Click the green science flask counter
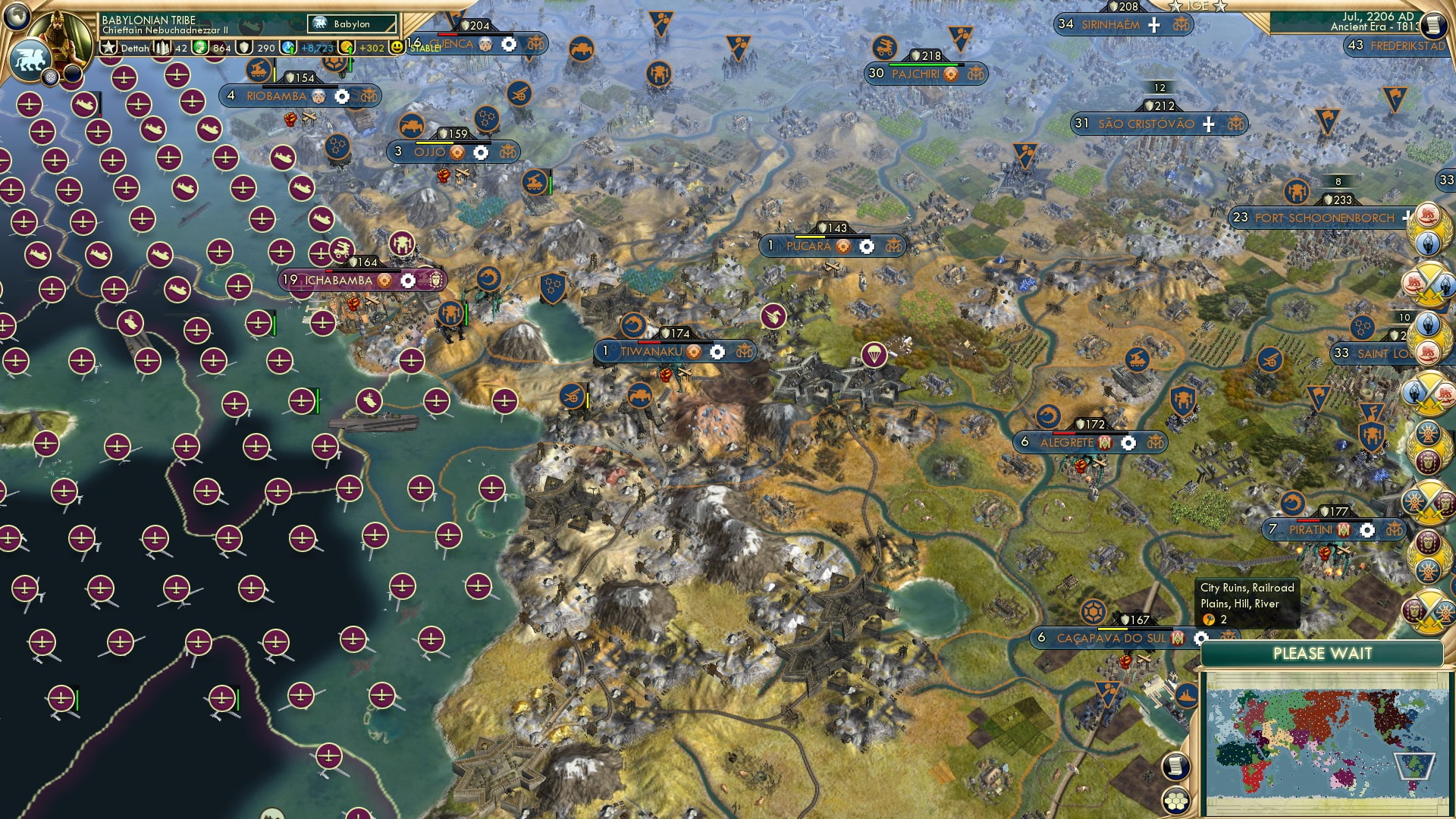Image resolution: width=1456 pixels, height=819 pixels. [x=200, y=47]
